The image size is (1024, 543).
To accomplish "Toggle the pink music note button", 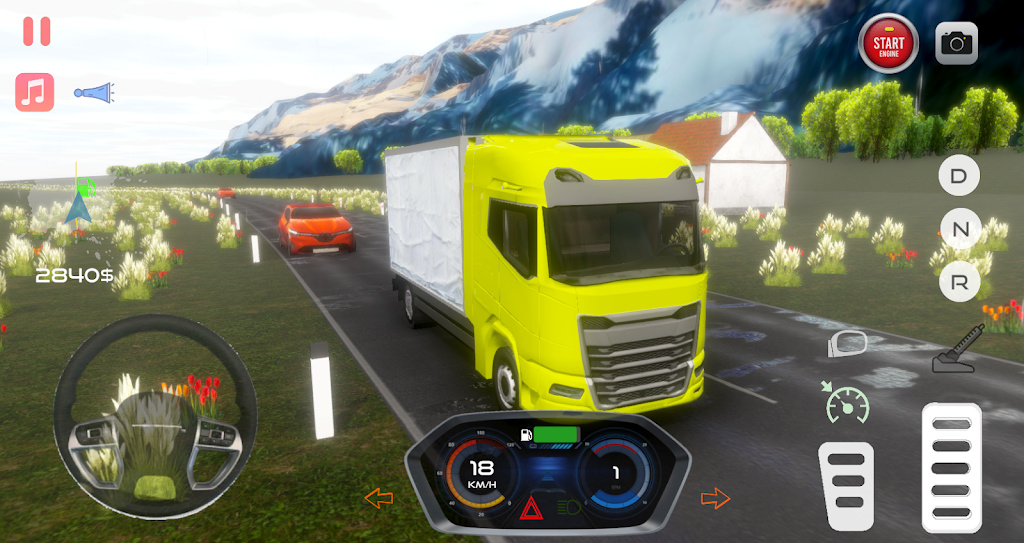I will (x=35, y=92).
